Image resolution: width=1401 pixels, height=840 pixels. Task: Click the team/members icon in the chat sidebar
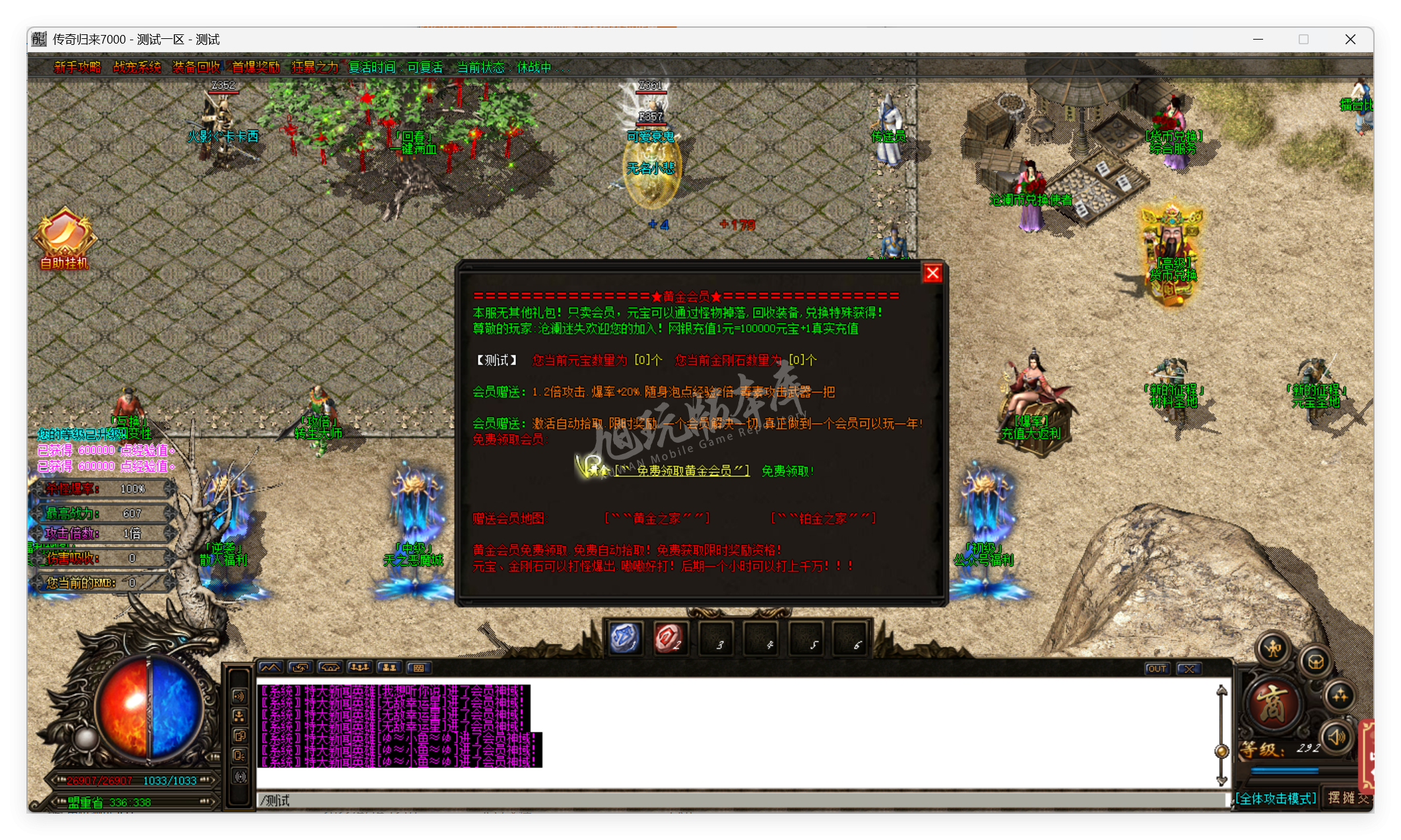240,717
